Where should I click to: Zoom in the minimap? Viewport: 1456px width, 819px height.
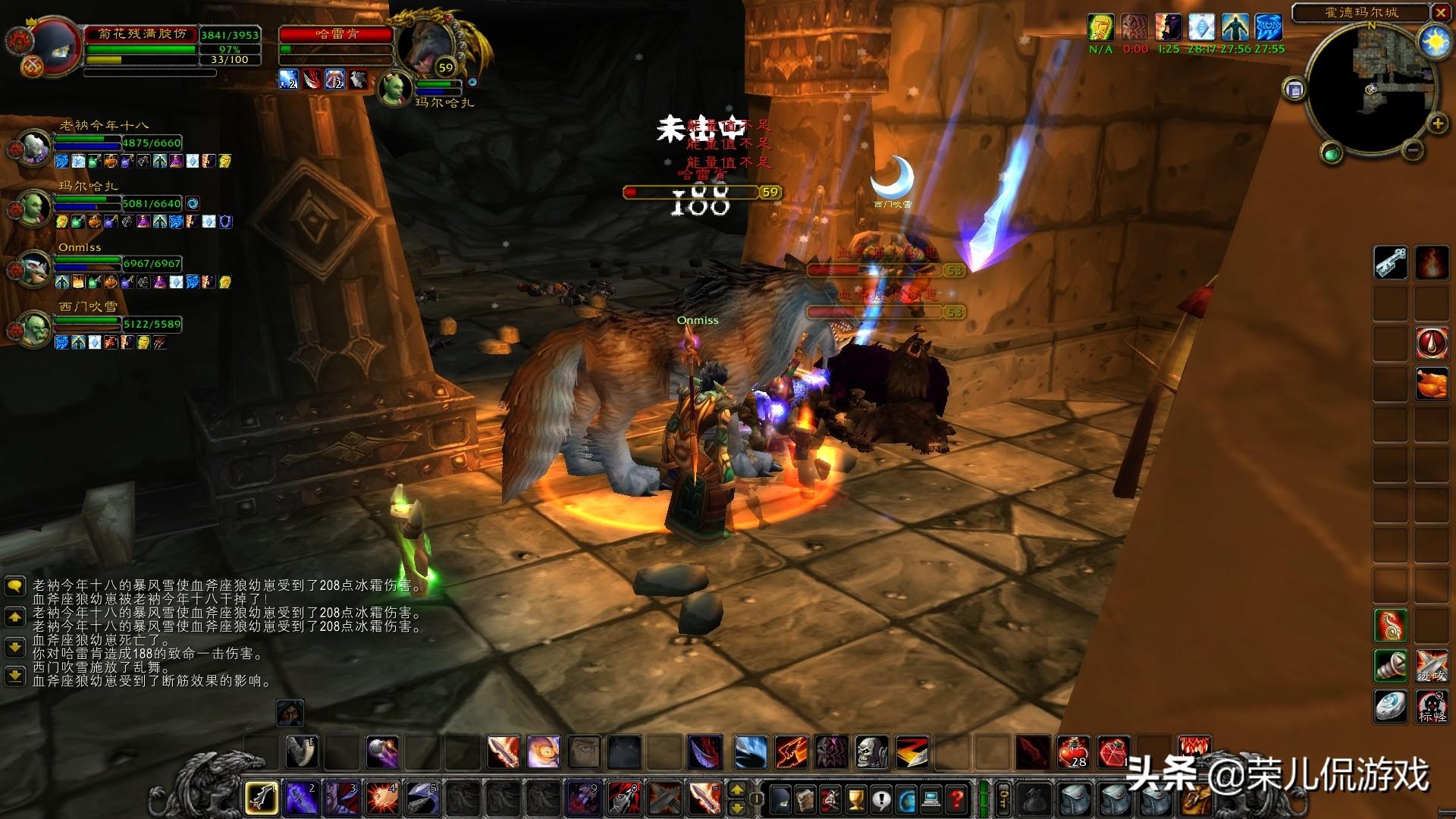(x=1437, y=124)
